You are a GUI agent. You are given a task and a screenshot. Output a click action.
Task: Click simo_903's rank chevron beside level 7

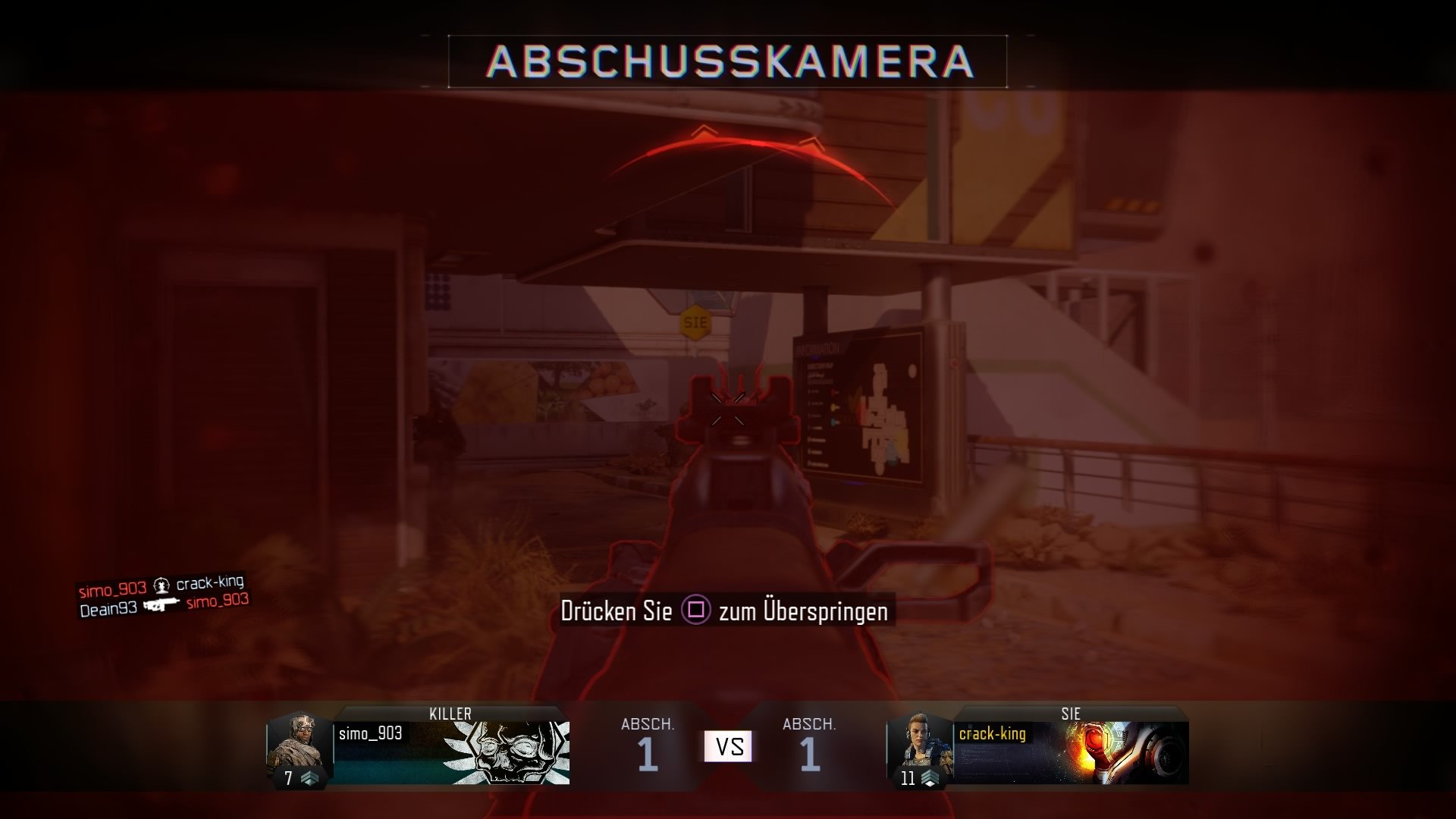tap(309, 777)
